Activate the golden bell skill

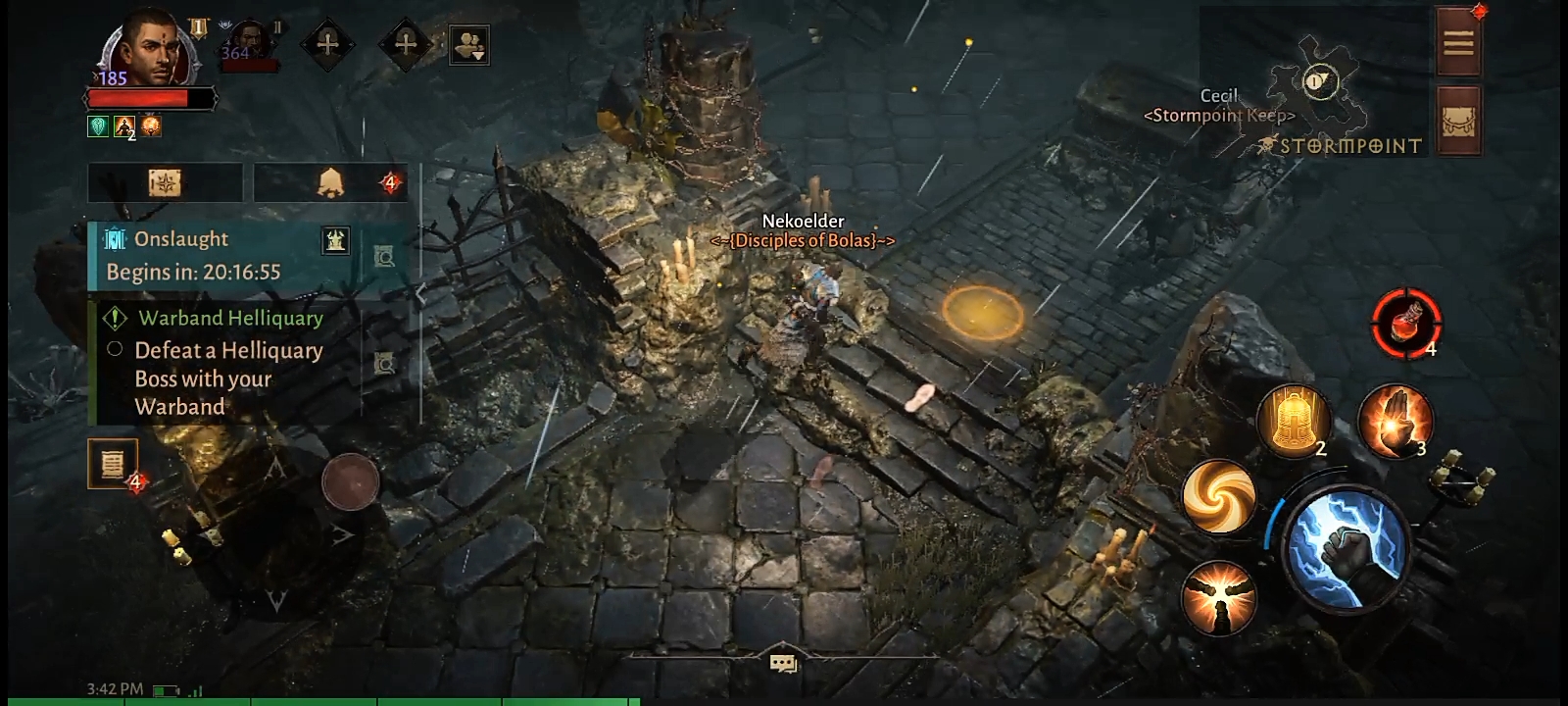pyautogui.click(x=1293, y=421)
